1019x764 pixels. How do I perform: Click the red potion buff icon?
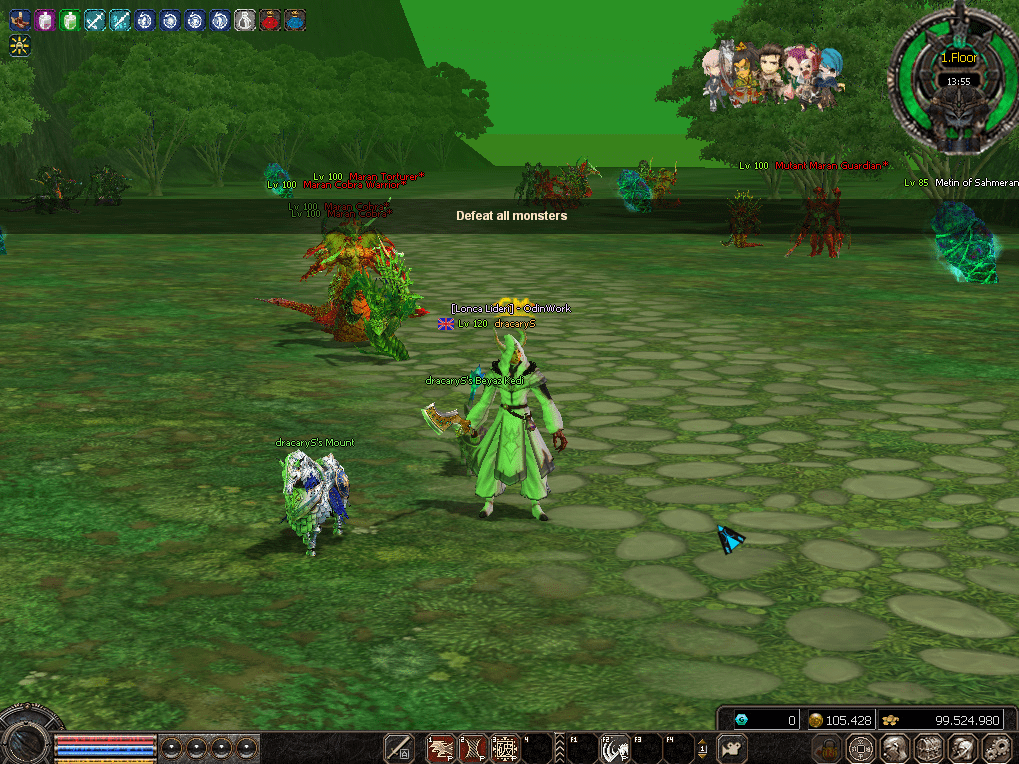click(x=270, y=20)
